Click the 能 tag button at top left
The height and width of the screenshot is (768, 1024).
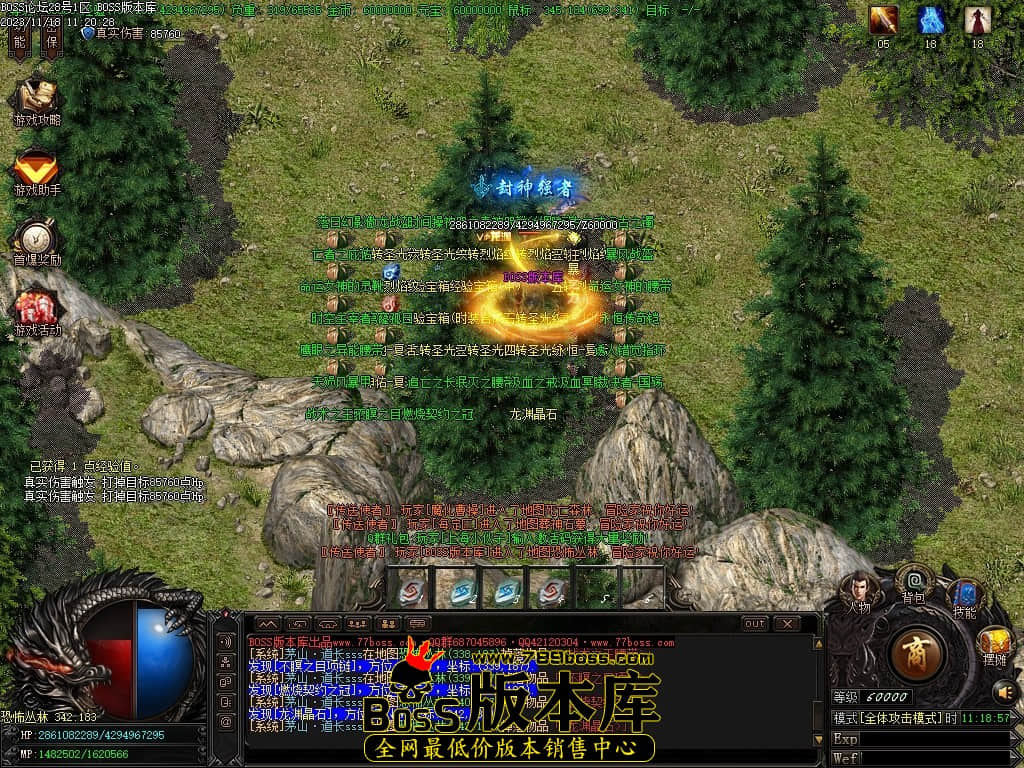19,41
